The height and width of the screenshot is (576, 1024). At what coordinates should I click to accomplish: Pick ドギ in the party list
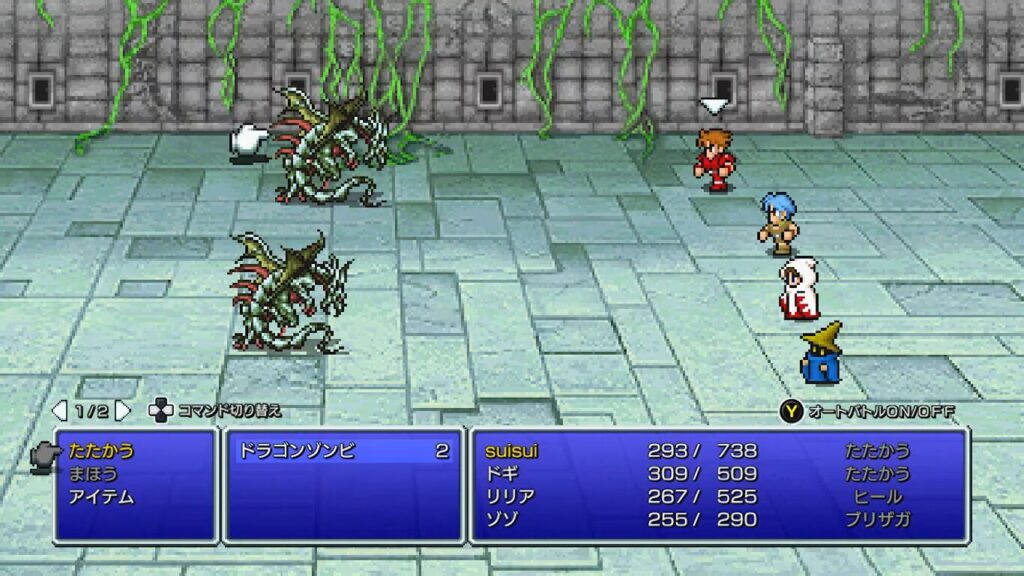pyautogui.click(x=501, y=474)
